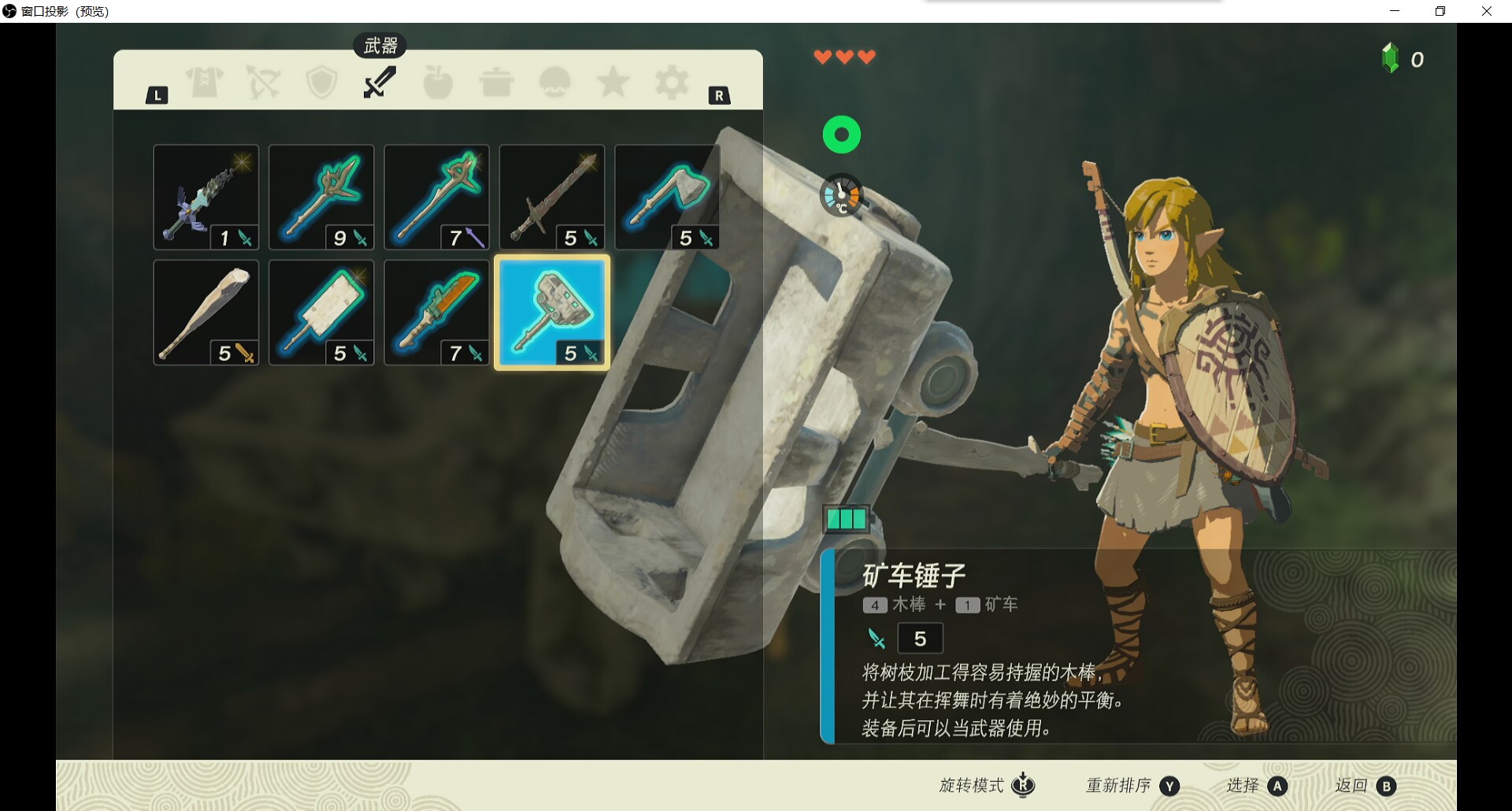
Task: Select the Master Sword slot
Action: tap(206, 197)
